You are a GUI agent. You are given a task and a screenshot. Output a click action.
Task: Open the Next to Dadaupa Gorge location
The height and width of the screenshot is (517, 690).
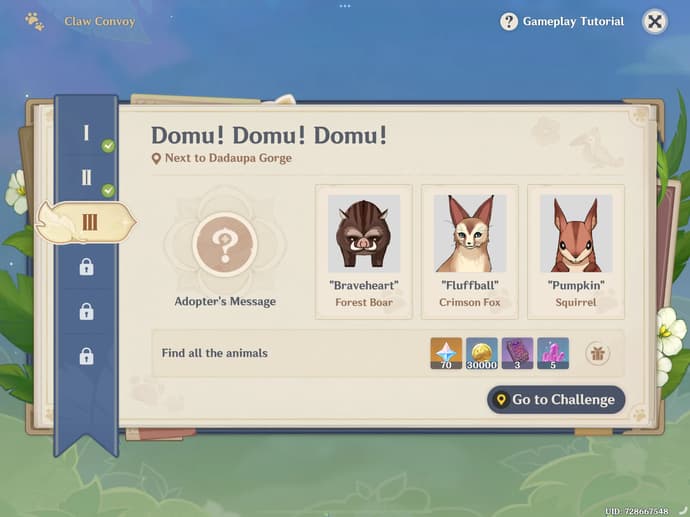(222, 158)
